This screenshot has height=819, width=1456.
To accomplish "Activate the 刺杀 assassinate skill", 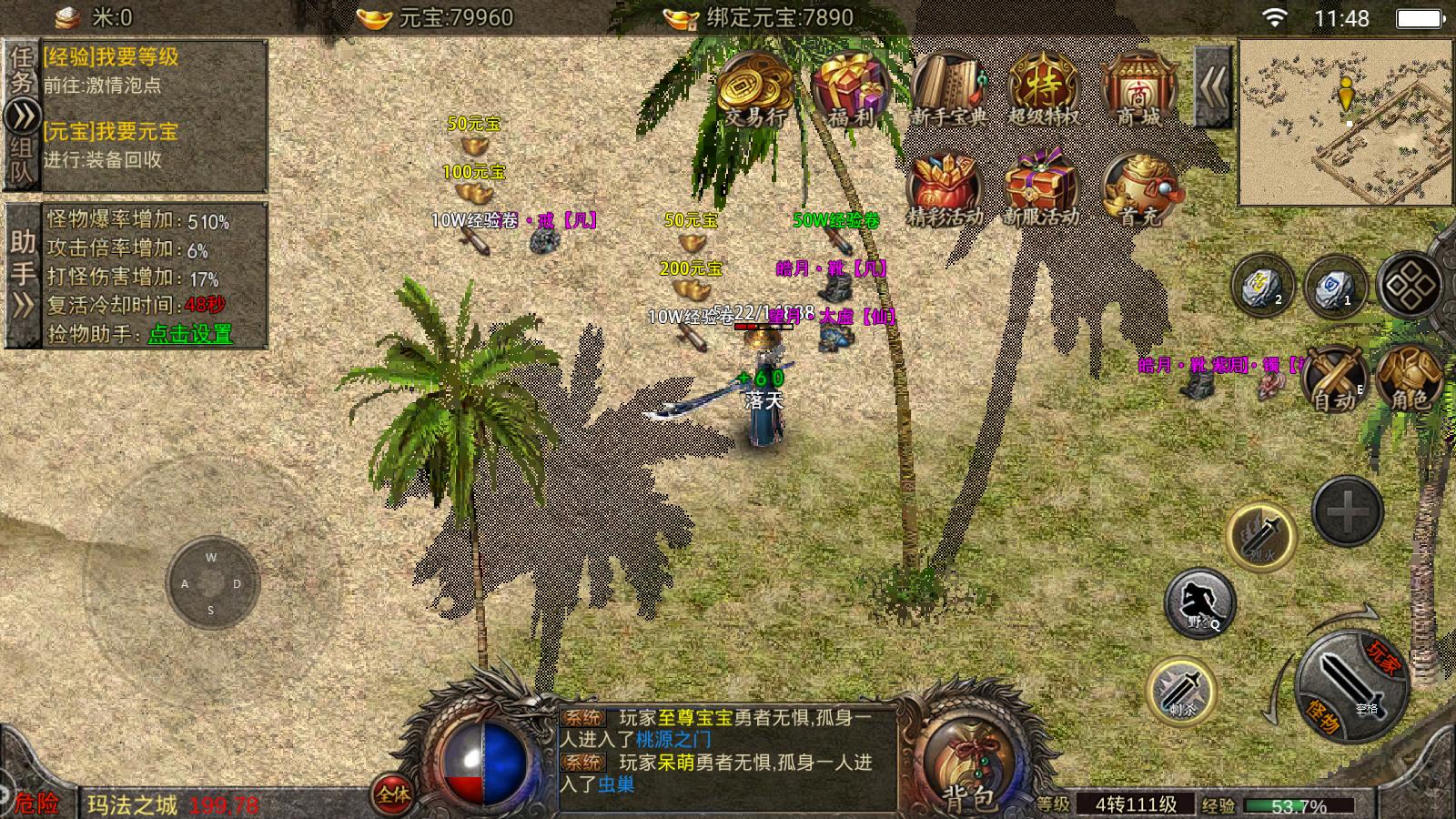I will coord(1181,693).
